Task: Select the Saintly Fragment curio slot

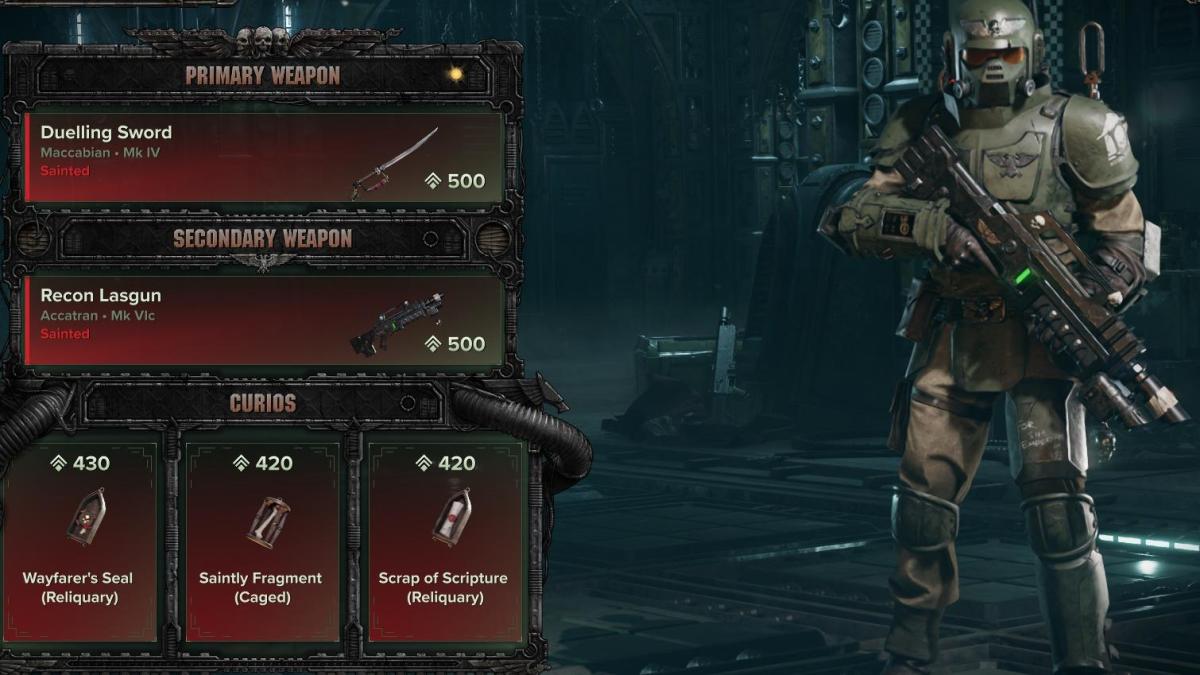Action: (x=260, y=537)
